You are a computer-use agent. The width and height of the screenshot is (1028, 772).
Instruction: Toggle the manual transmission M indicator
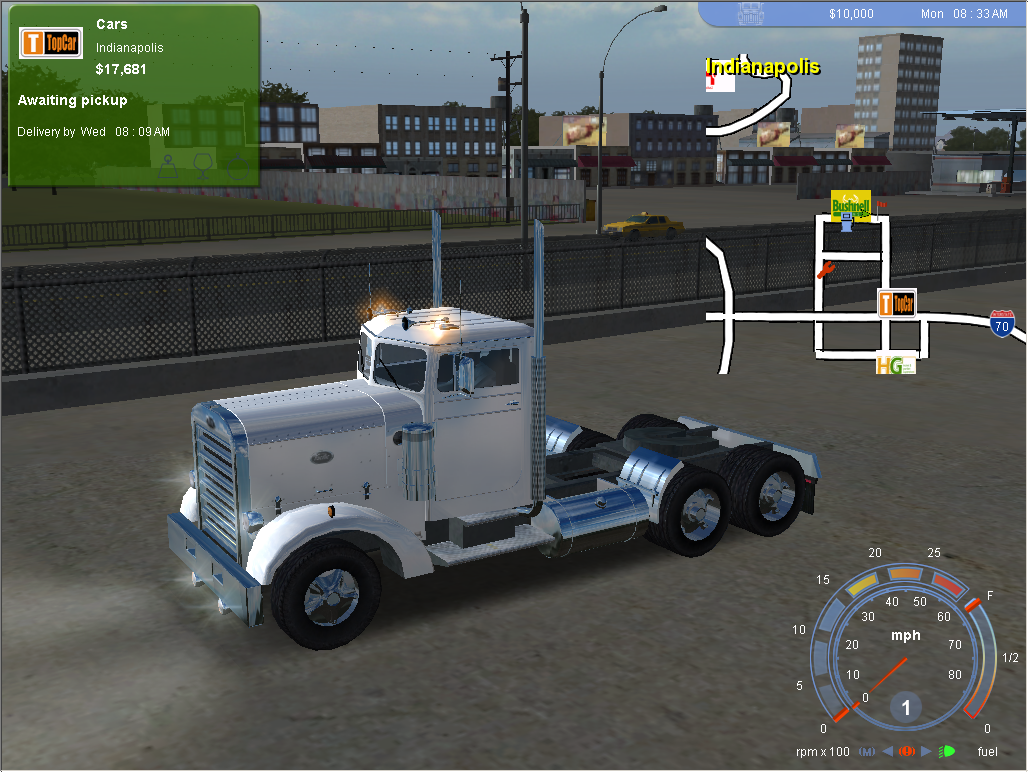[866, 751]
